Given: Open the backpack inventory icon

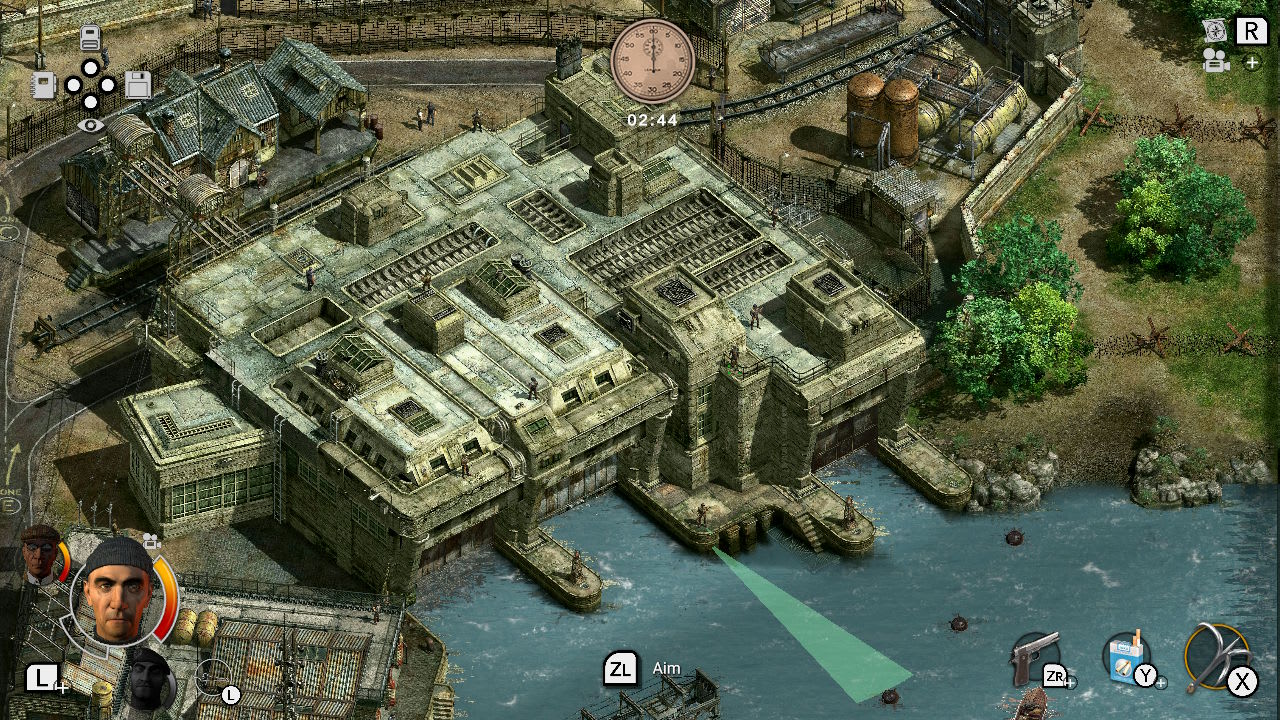Looking at the screenshot, I should 90,37.
